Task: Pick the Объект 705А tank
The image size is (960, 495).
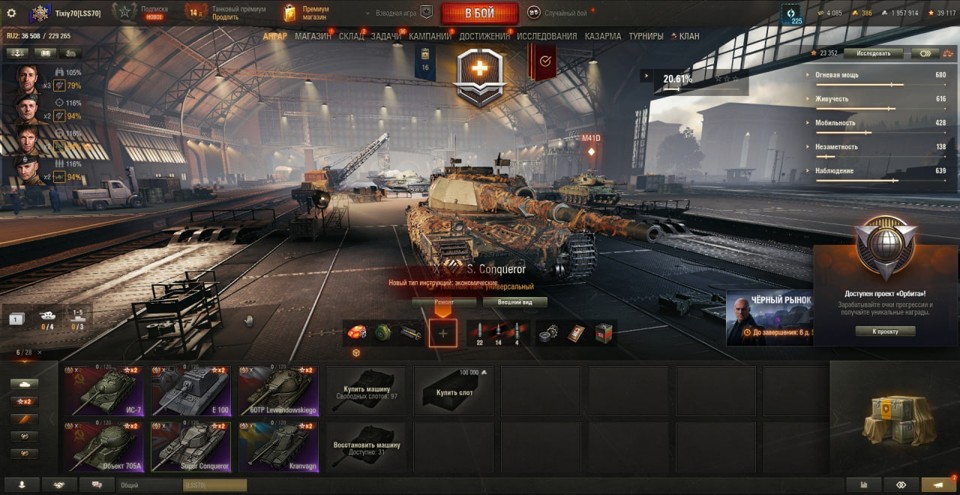Action: coord(104,446)
